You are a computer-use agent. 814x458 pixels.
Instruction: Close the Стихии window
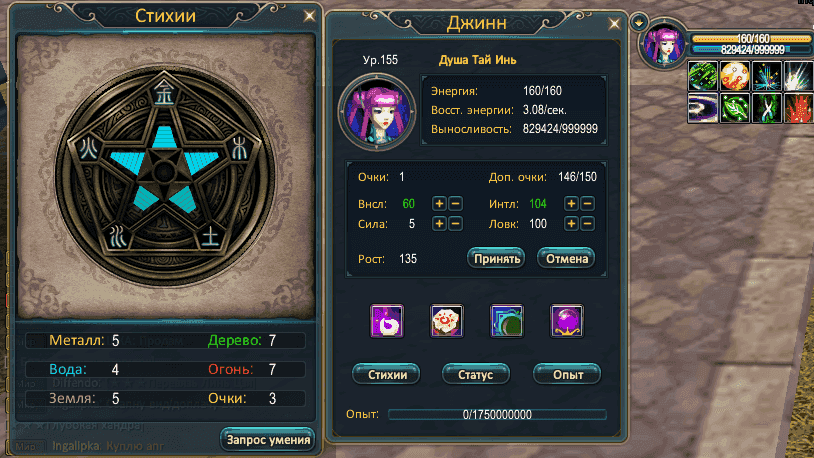click(309, 16)
